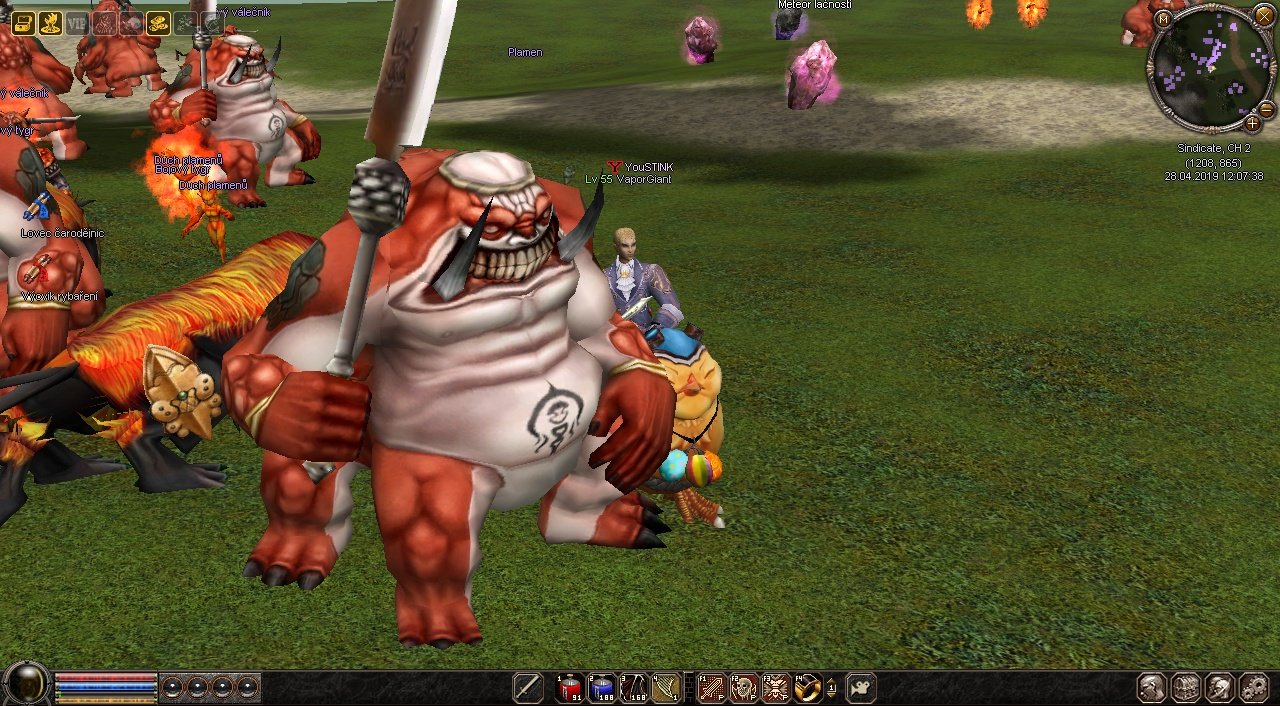Image resolution: width=1280 pixels, height=706 pixels.
Task: Zoom out the minimap with the minus button
Action: pyautogui.click(x=1266, y=108)
